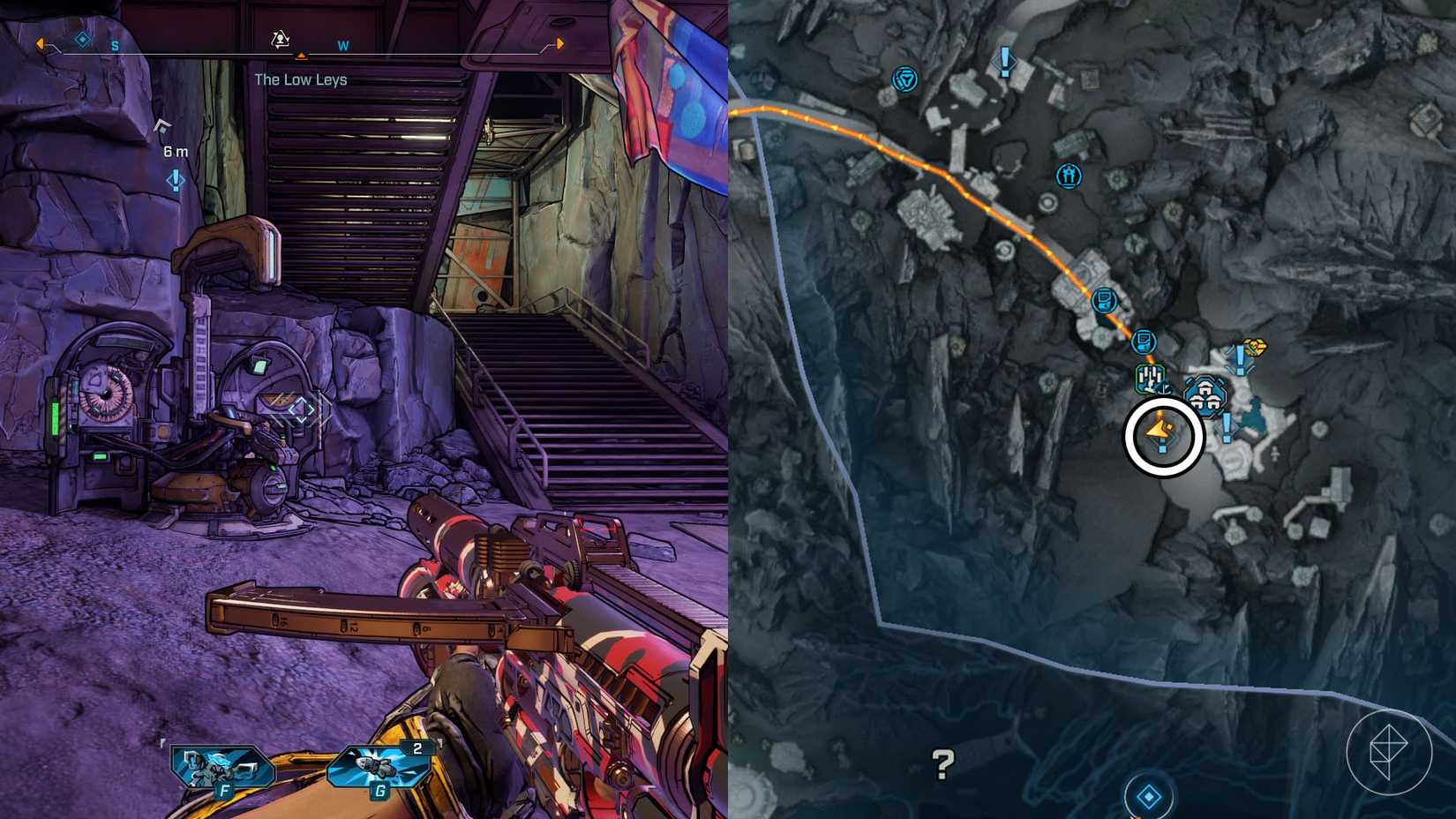Select the blue group players icon on the map
This screenshot has height=819, width=1456.
point(1069,176)
